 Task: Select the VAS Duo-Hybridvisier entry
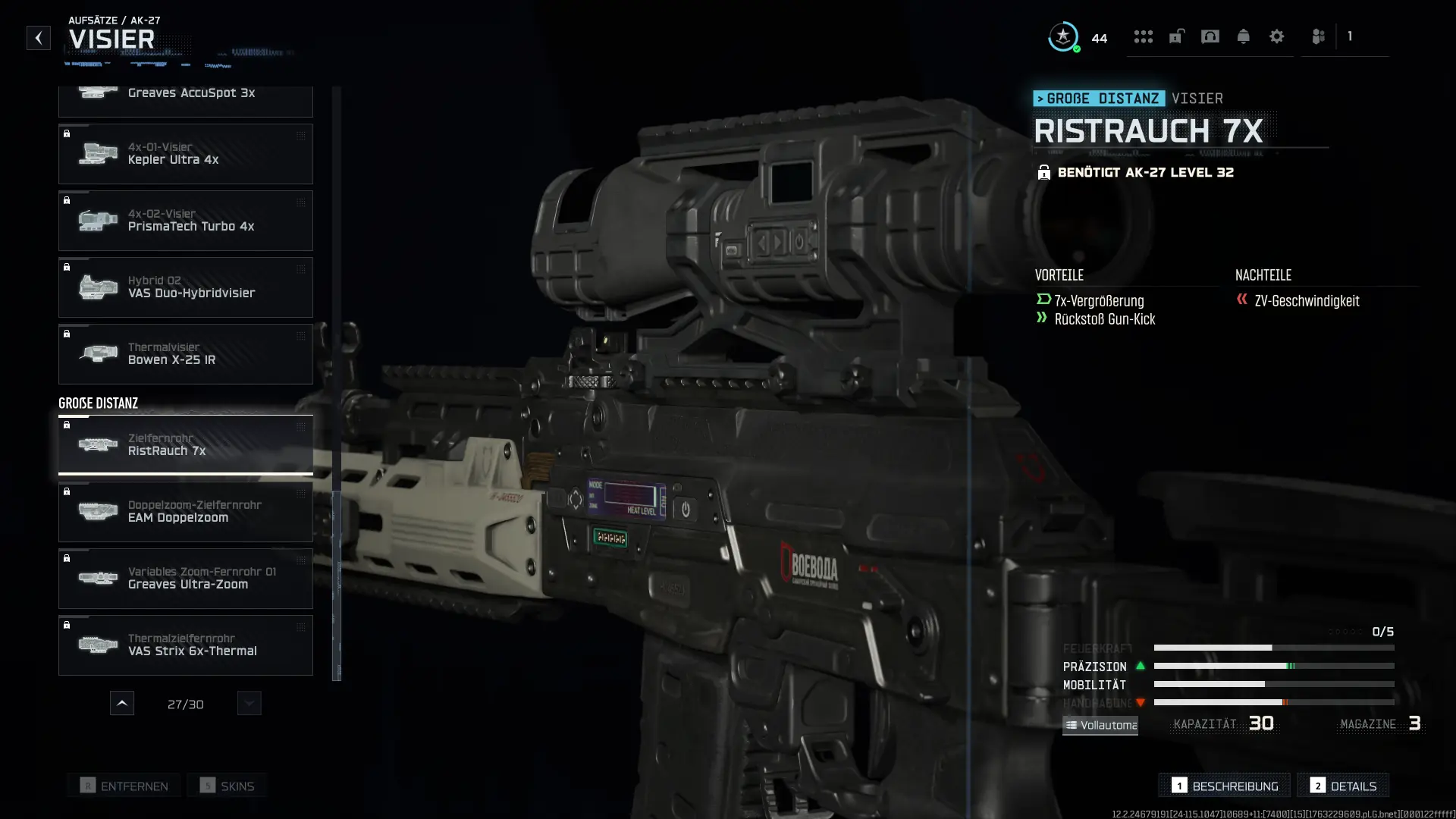point(185,287)
